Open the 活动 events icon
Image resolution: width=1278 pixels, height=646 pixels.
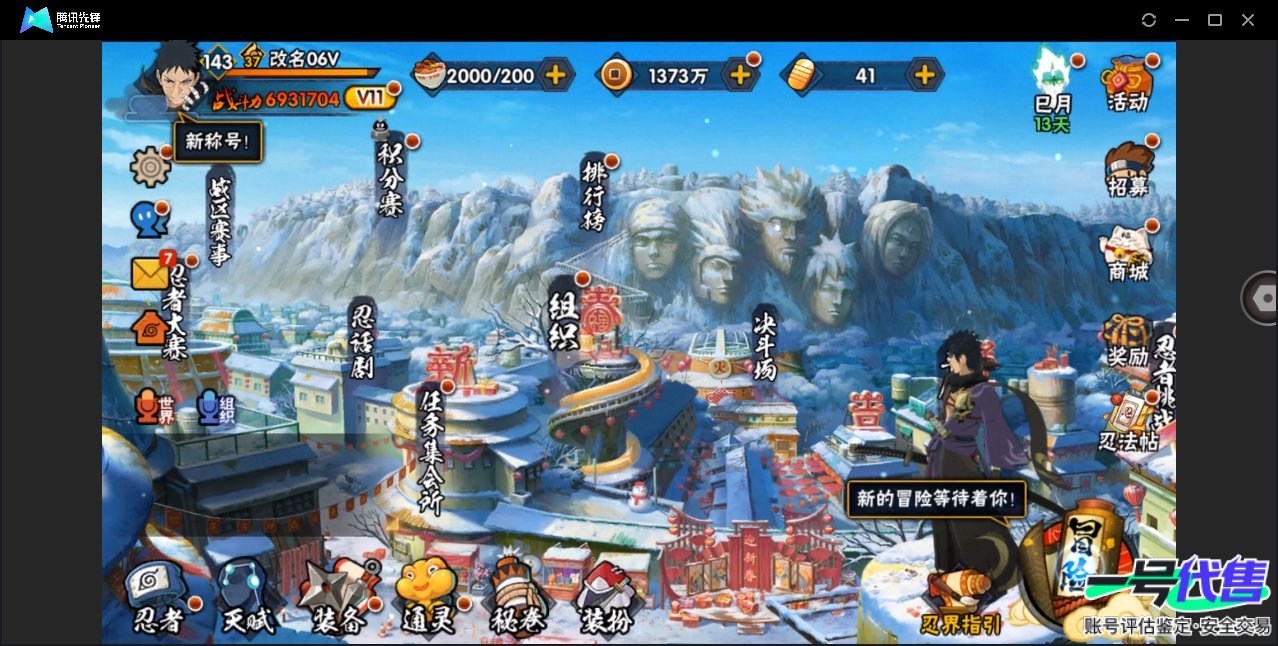[1127, 82]
